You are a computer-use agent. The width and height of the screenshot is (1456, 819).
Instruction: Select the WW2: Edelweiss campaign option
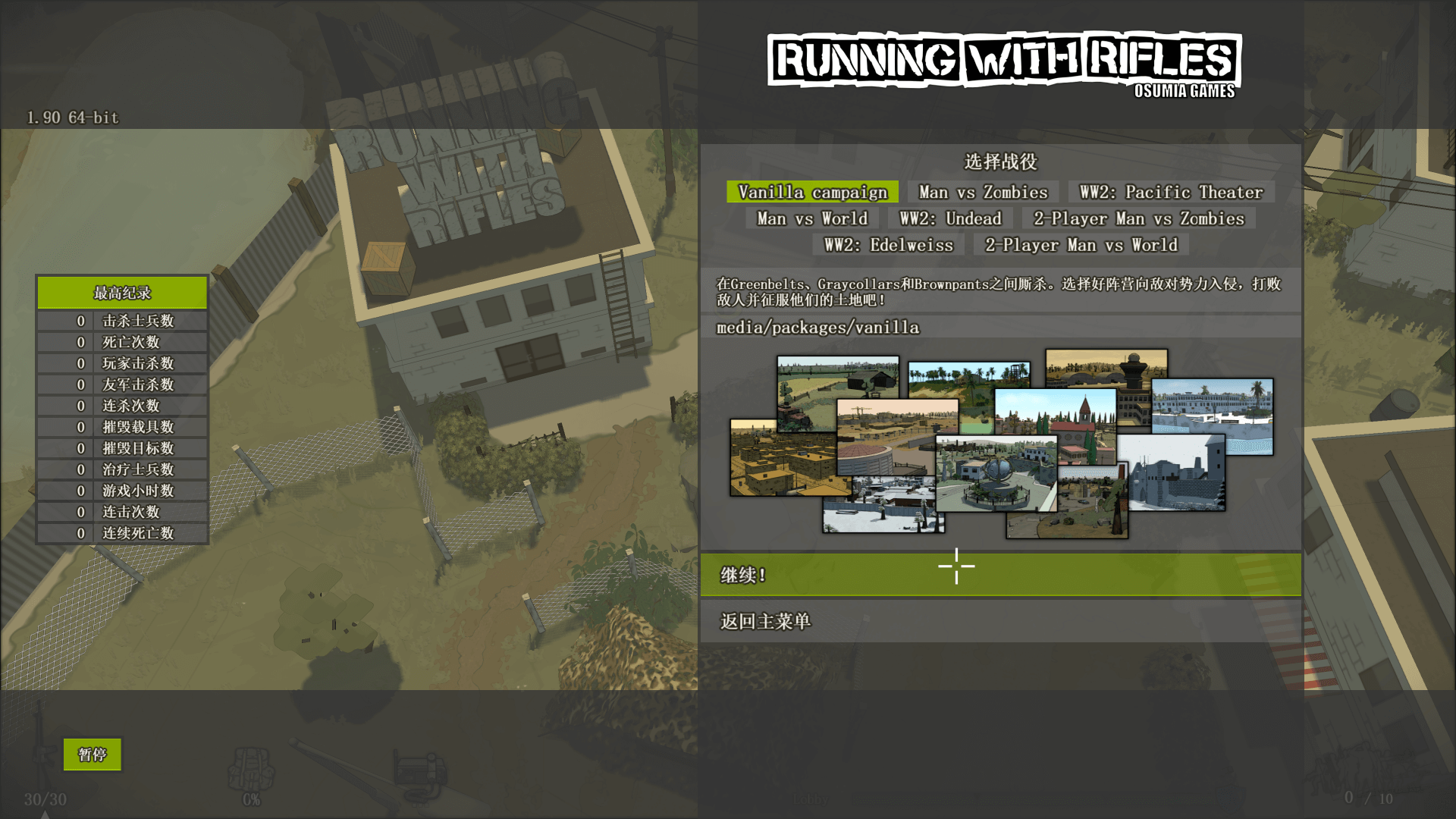point(889,245)
